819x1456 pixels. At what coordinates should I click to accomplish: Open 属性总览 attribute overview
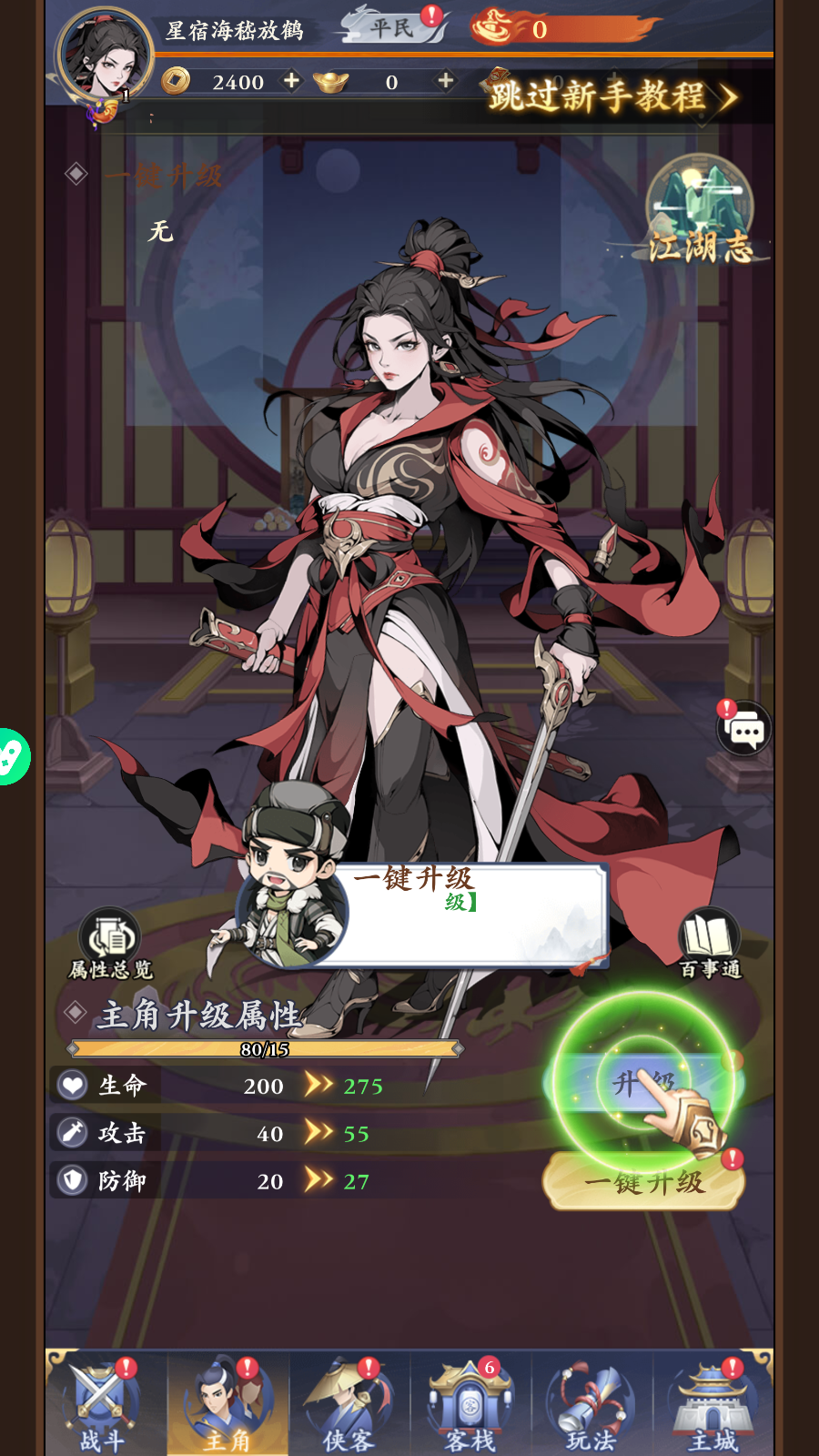point(110,943)
